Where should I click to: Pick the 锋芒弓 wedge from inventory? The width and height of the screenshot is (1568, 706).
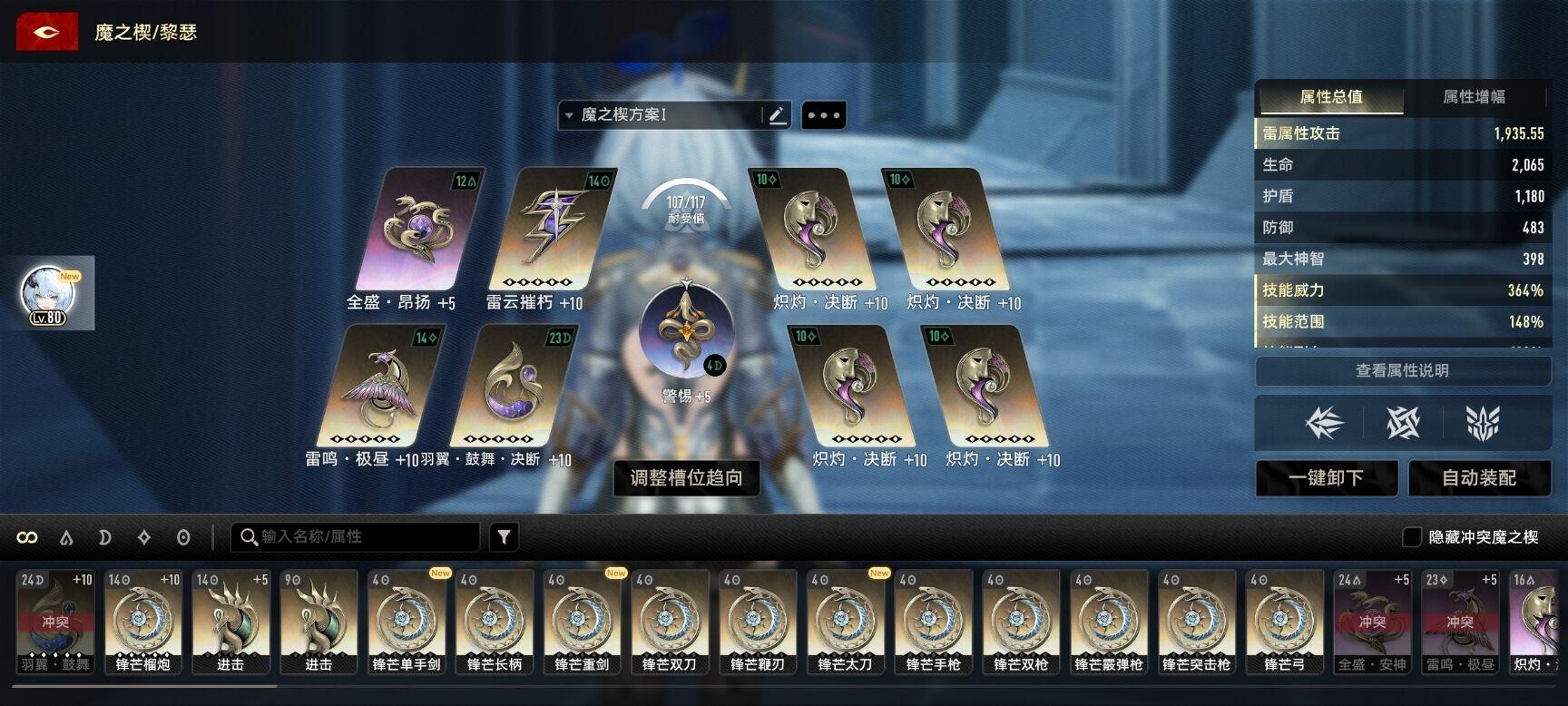(1284, 622)
